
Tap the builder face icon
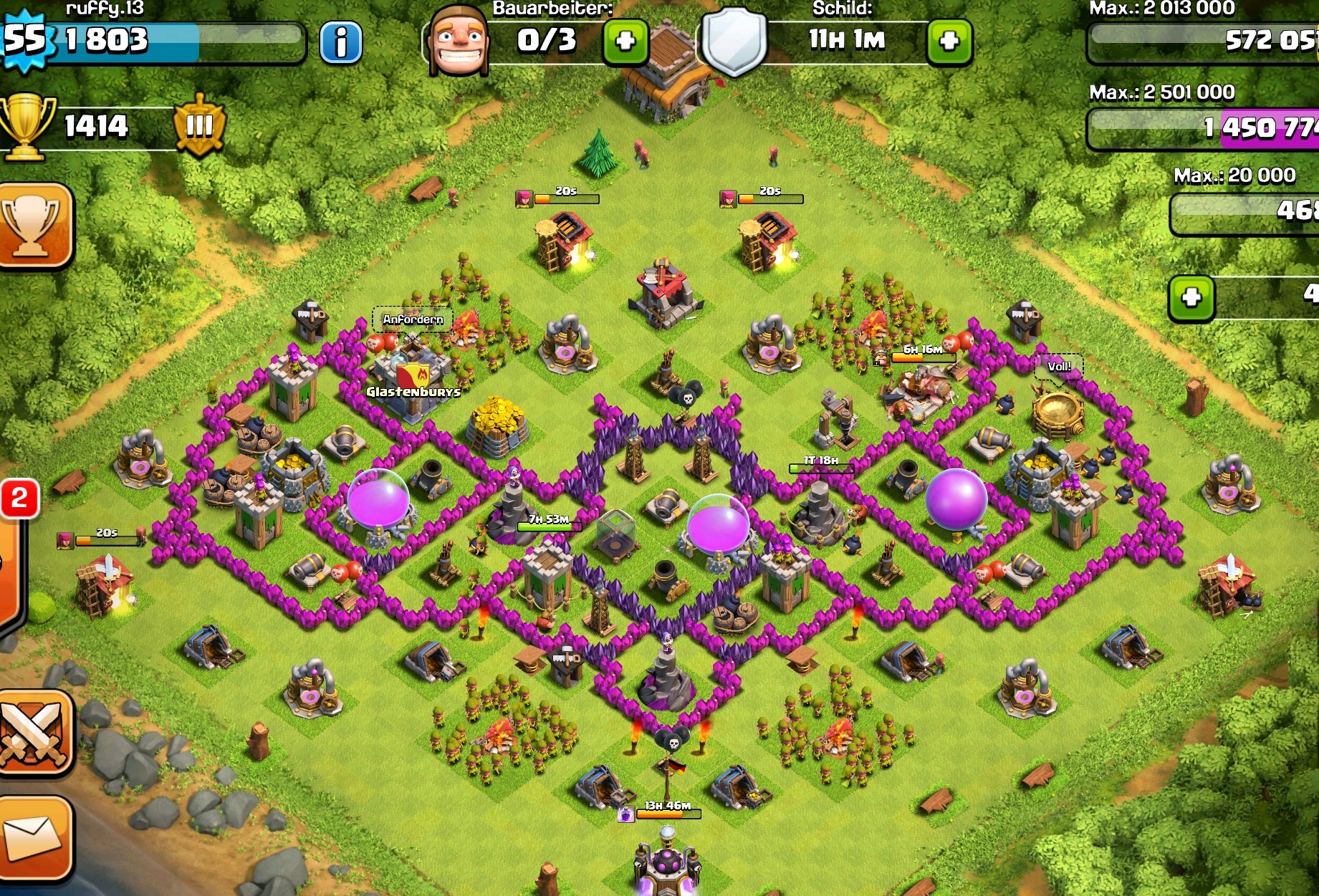(x=459, y=42)
